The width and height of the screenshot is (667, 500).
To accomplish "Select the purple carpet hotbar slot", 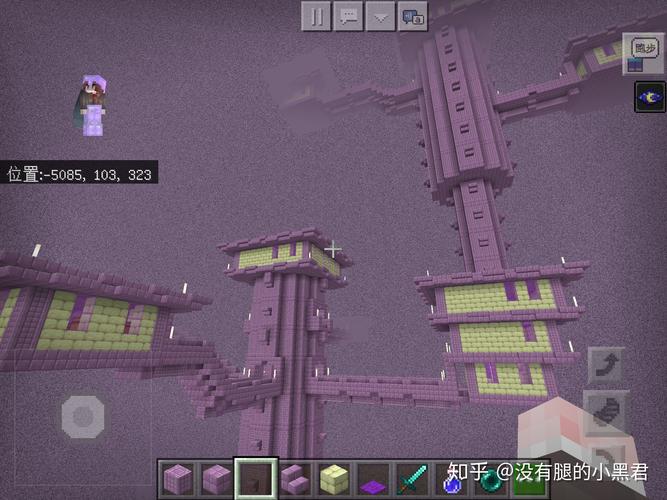I will click(372, 478).
